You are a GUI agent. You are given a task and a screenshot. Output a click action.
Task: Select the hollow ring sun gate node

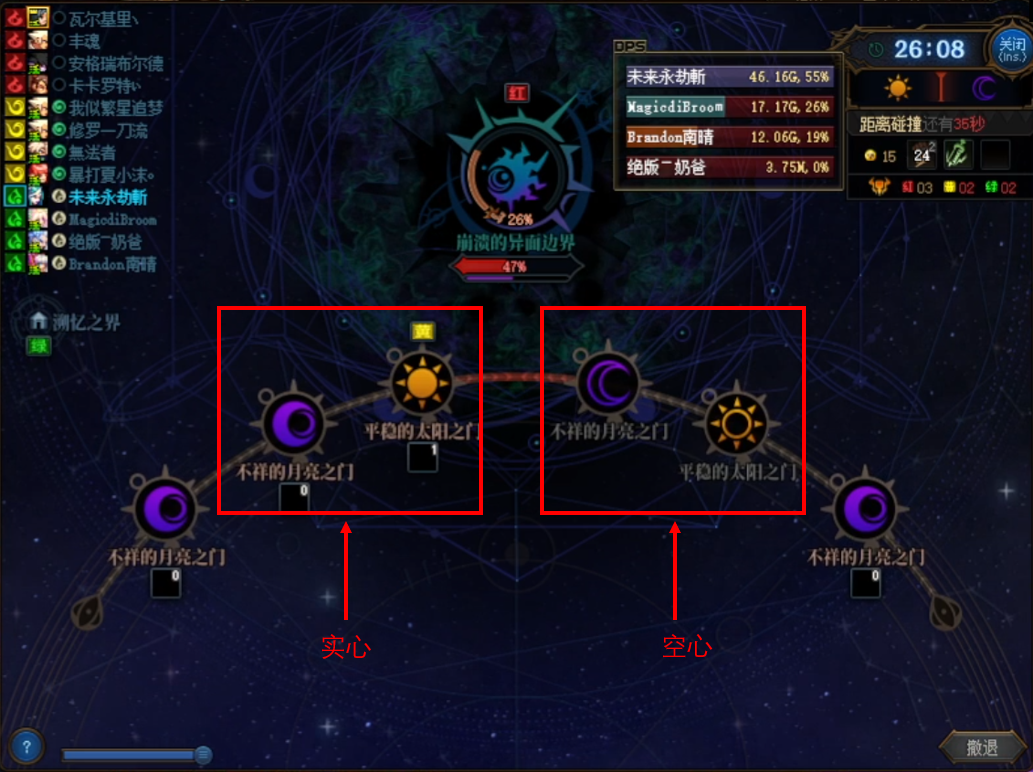tap(737, 424)
